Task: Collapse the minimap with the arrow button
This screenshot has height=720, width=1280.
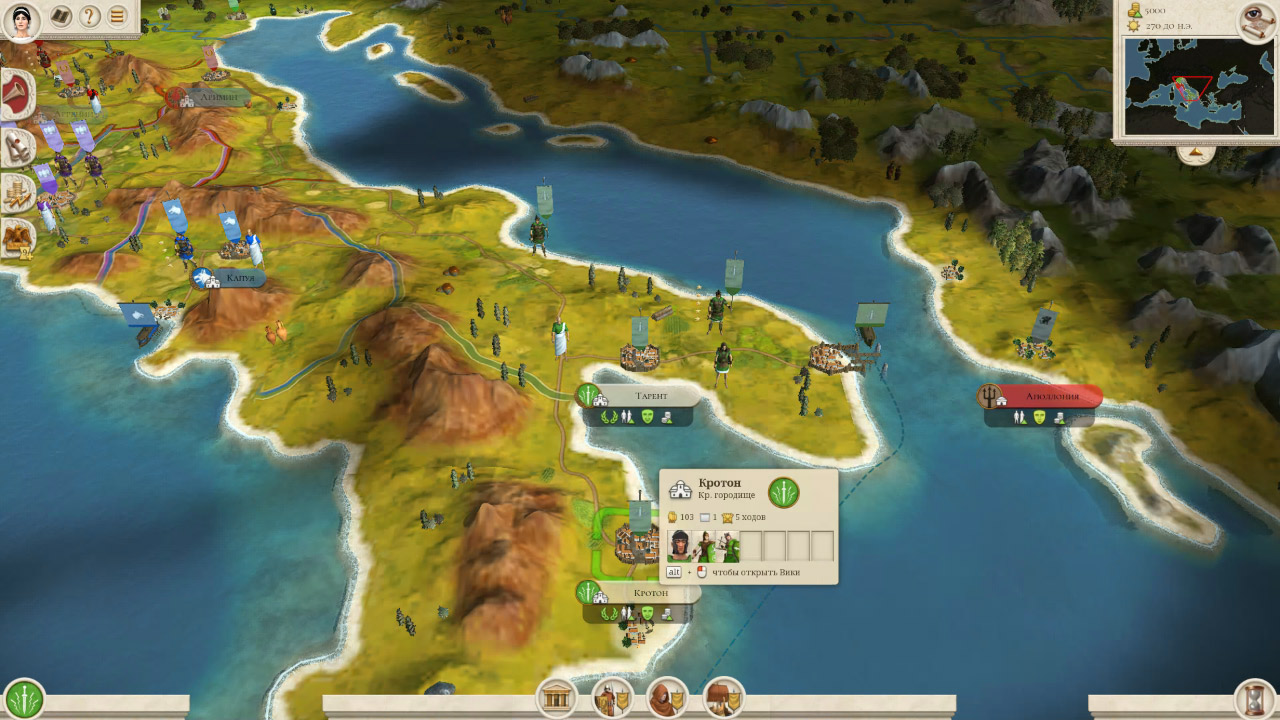Action: [1195, 154]
